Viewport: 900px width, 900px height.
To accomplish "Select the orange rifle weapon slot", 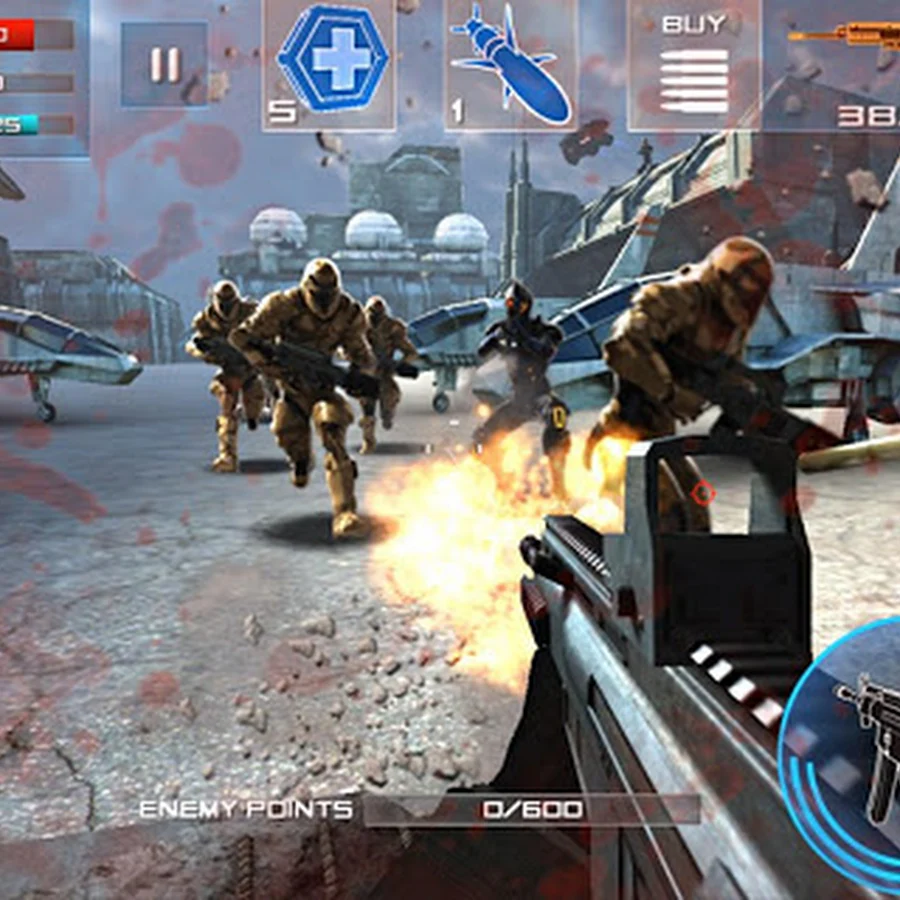I will [x=840, y=64].
